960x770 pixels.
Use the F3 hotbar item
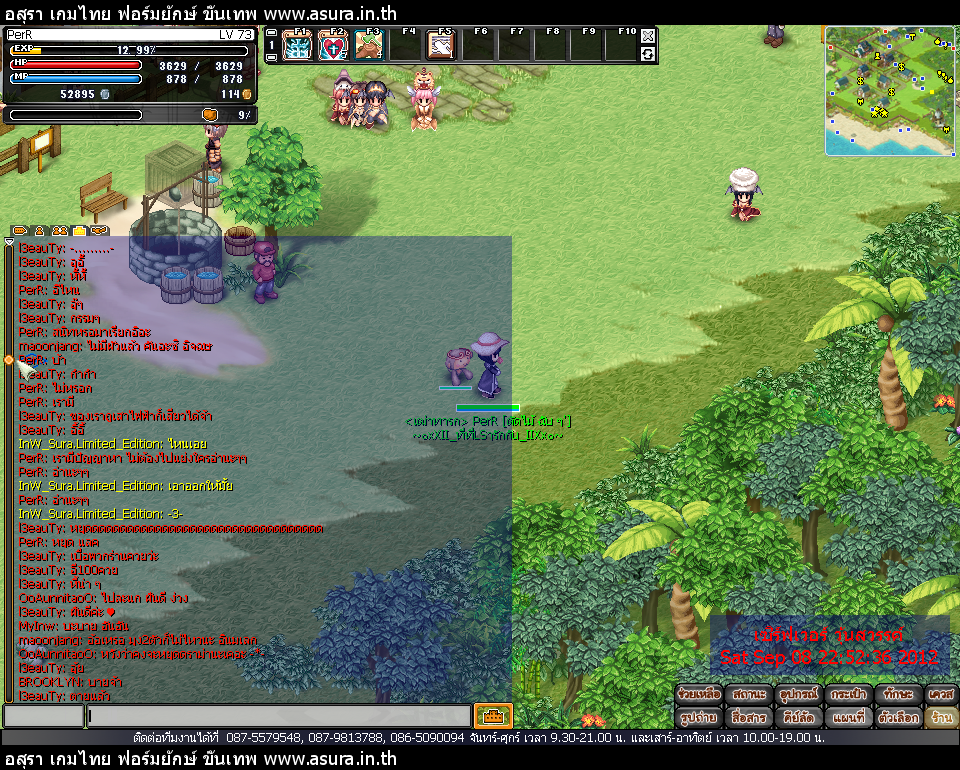[369, 46]
